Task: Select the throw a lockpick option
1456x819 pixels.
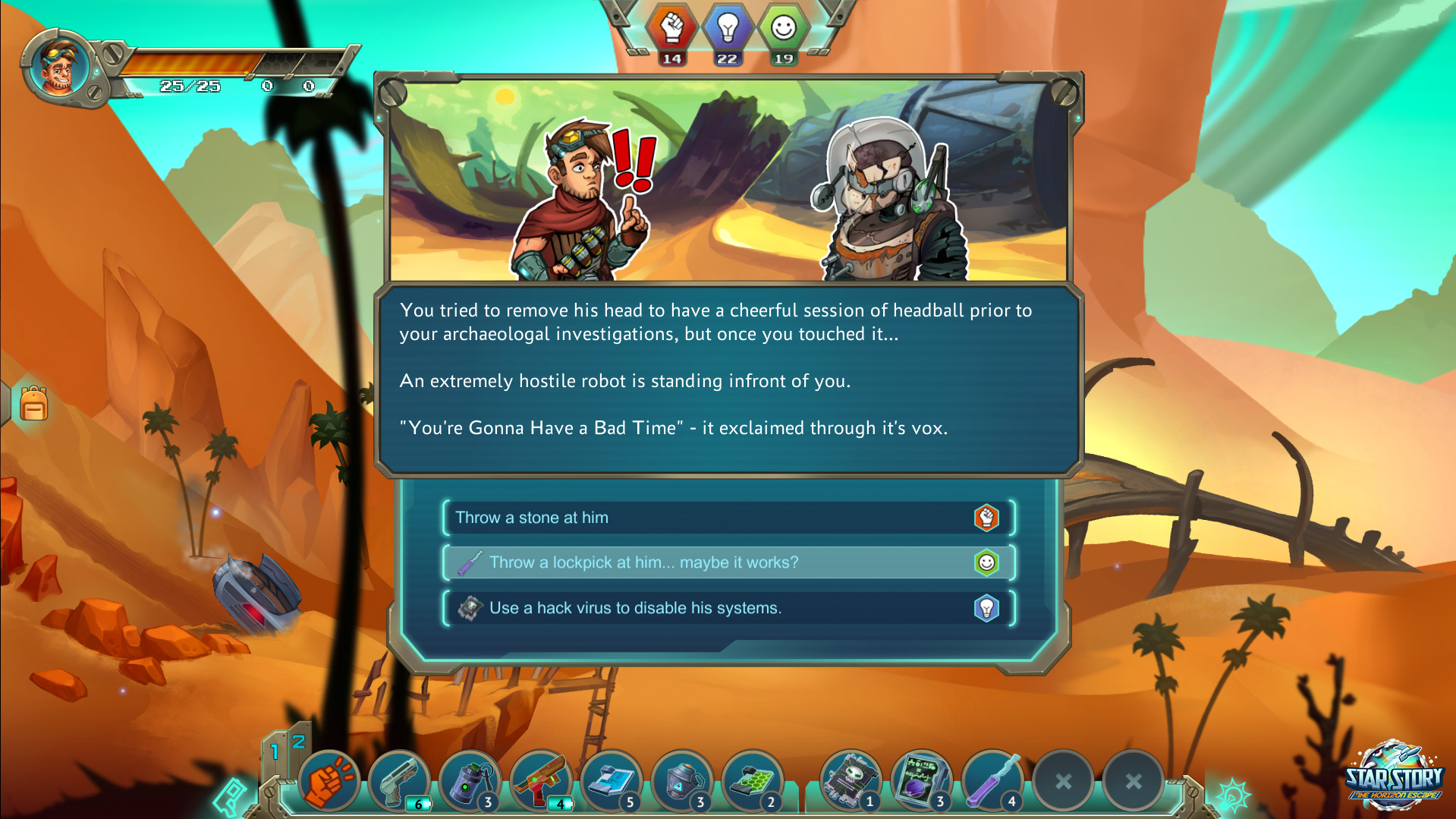Action: (728, 562)
